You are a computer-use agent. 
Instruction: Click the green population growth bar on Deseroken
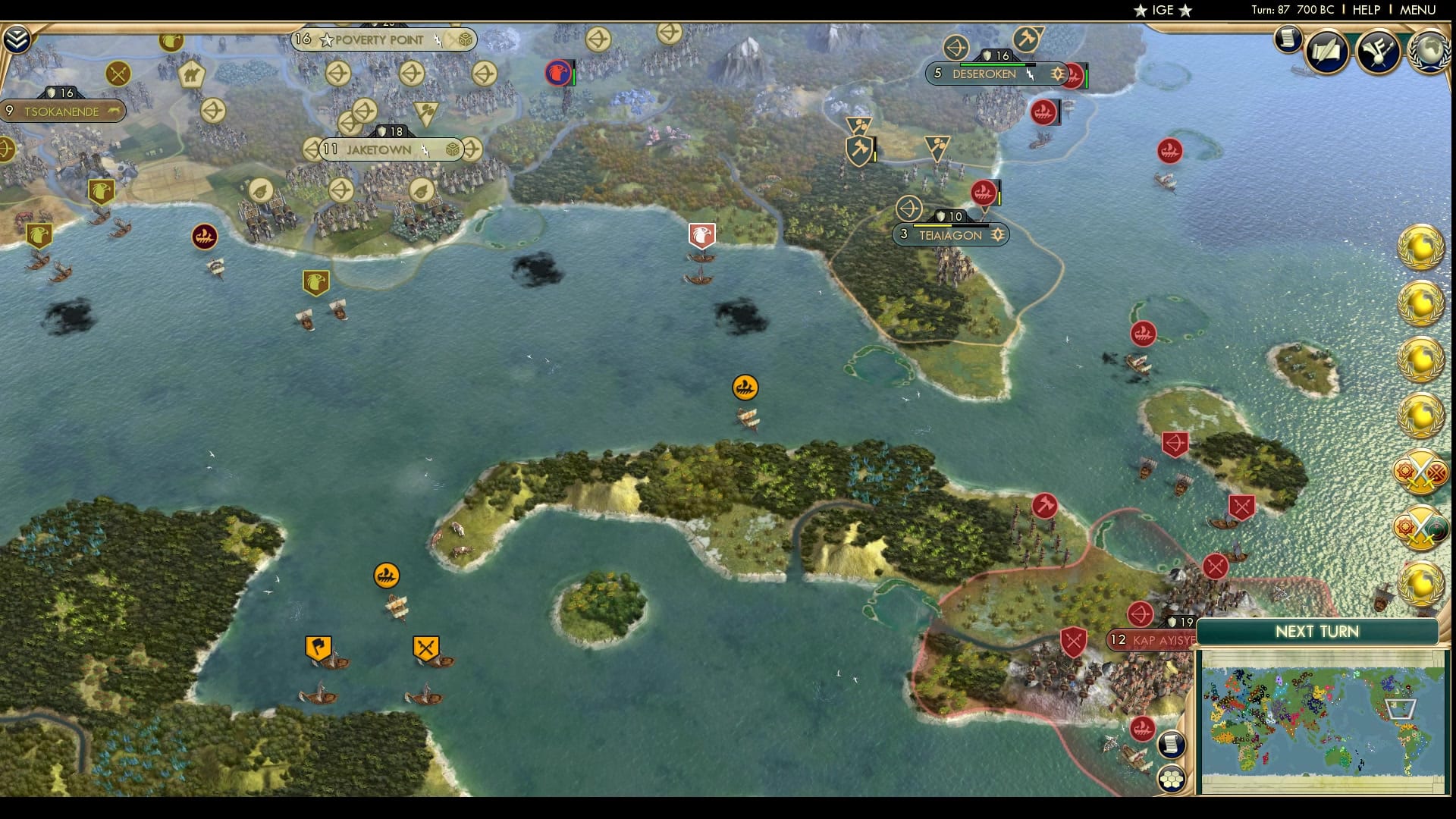click(993, 64)
